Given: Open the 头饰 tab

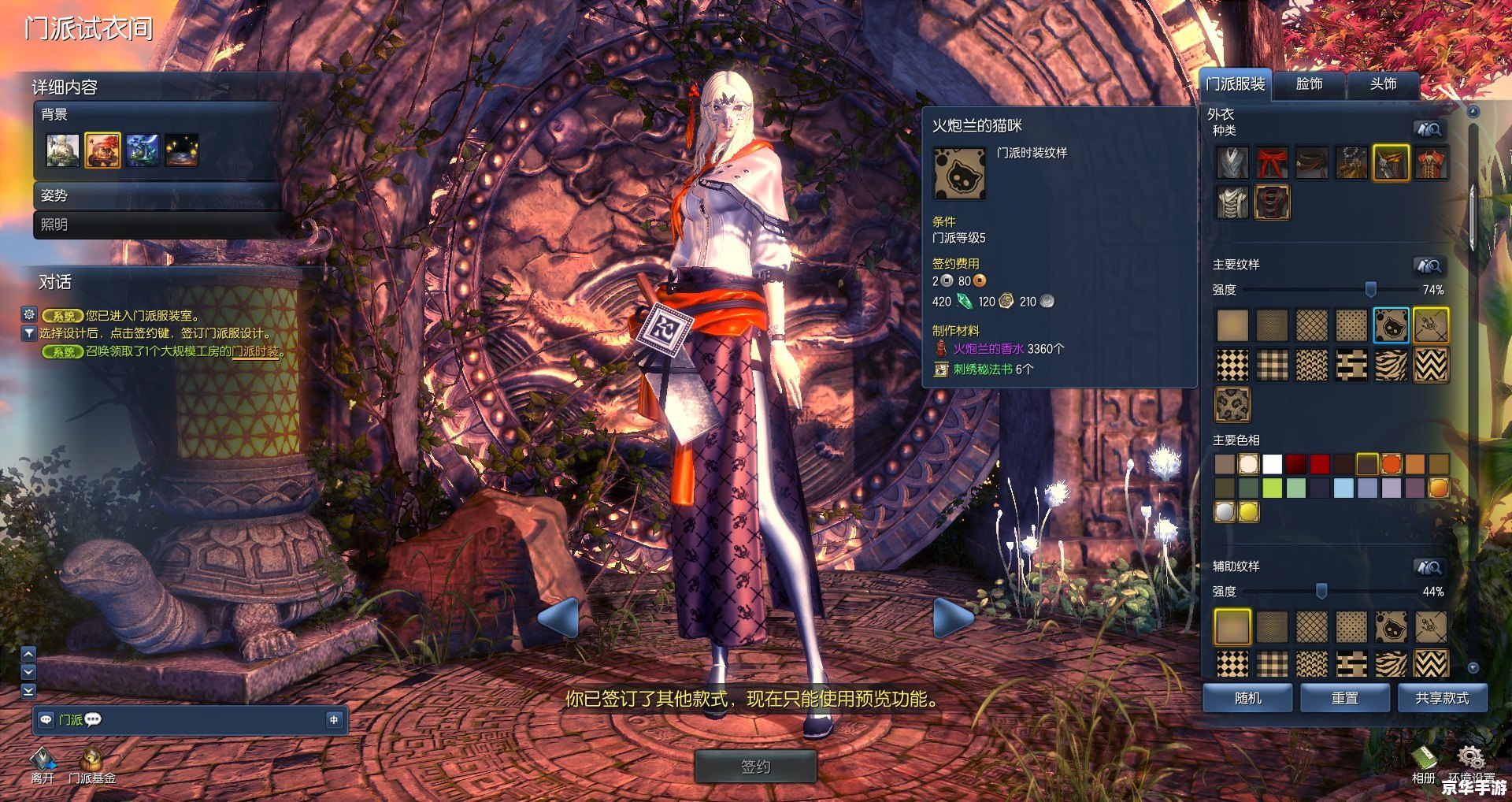Looking at the screenshot, I should pyautogui.click(x=1383, y=84).
